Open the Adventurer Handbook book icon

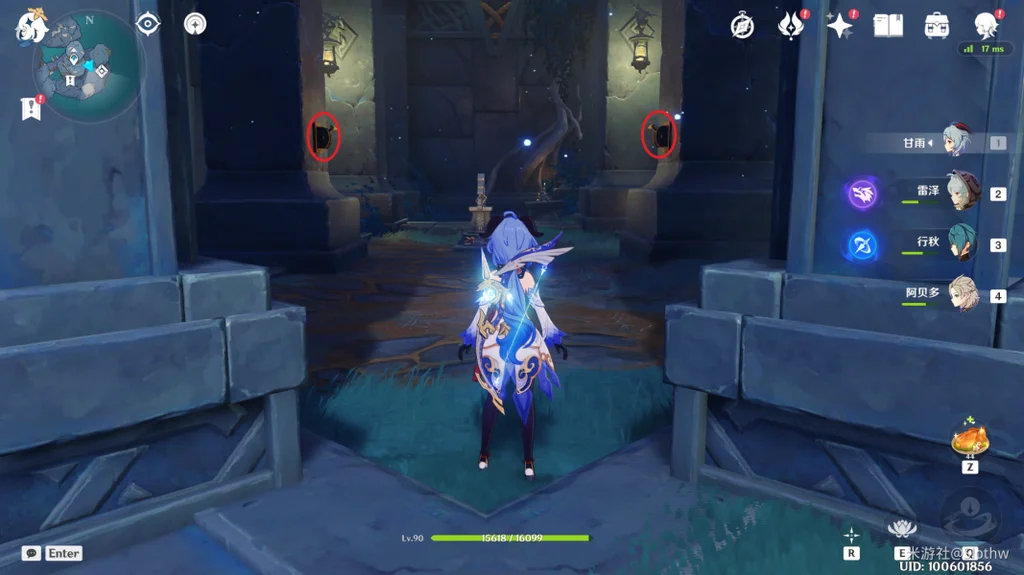tap(888, 26)
